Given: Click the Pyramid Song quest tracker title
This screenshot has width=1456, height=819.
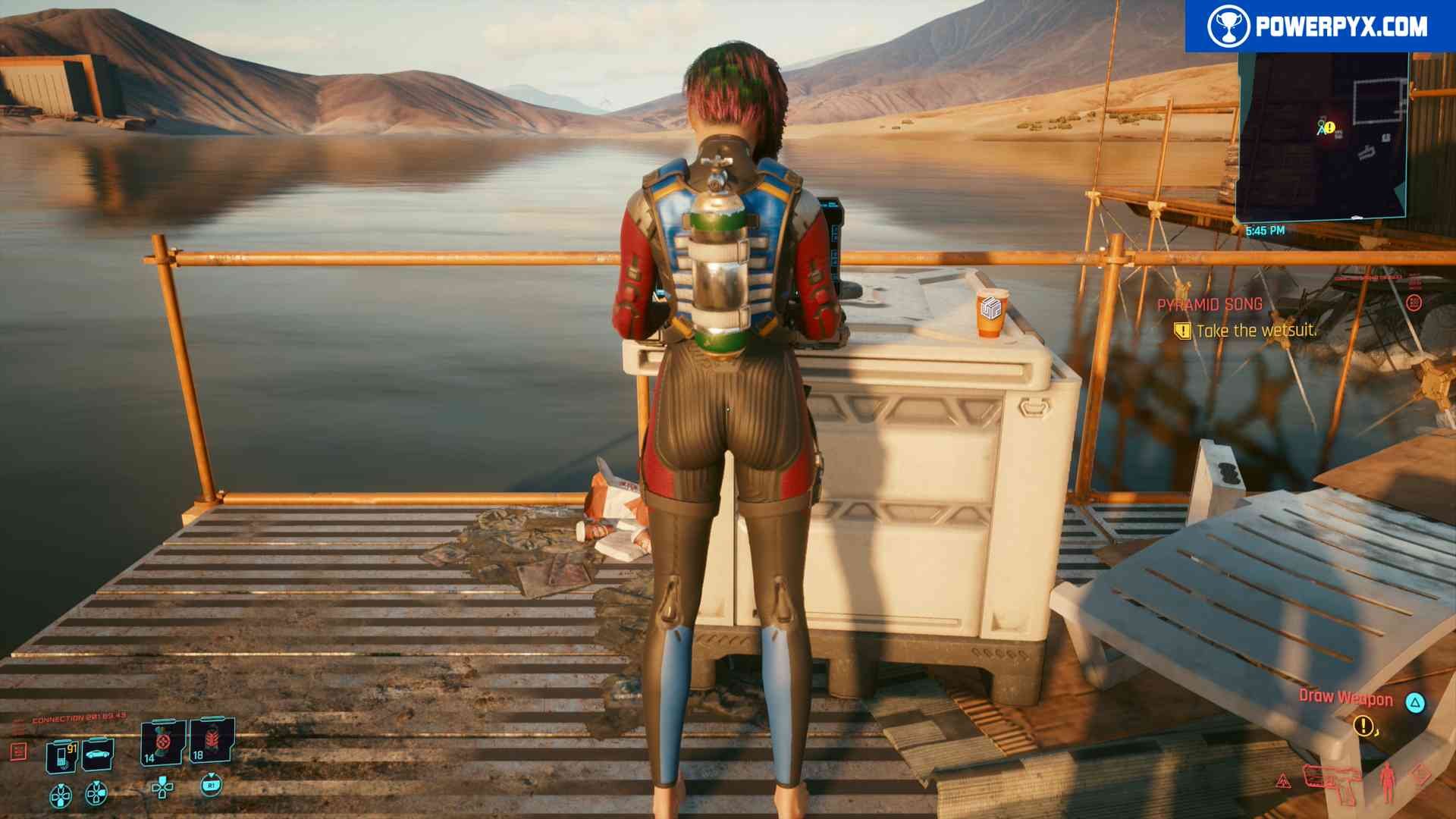Looking at the screenshot, I should 1210,305.
